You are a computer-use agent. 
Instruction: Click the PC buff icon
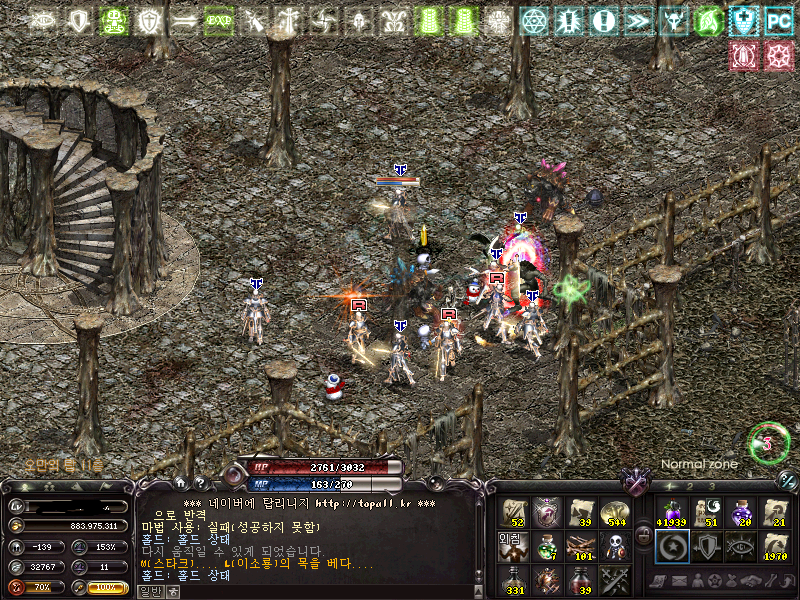pos(777,20)
